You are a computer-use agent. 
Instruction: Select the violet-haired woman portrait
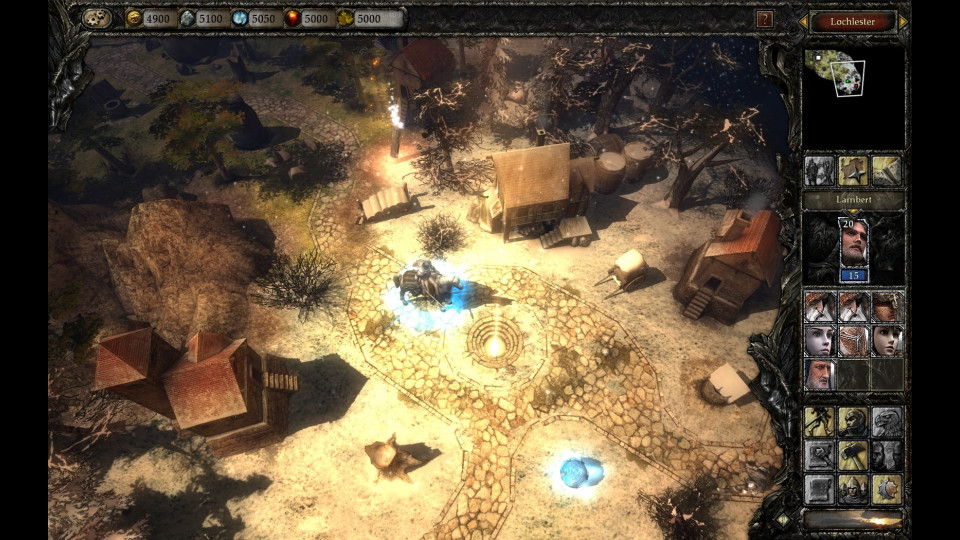click(820, 340)
